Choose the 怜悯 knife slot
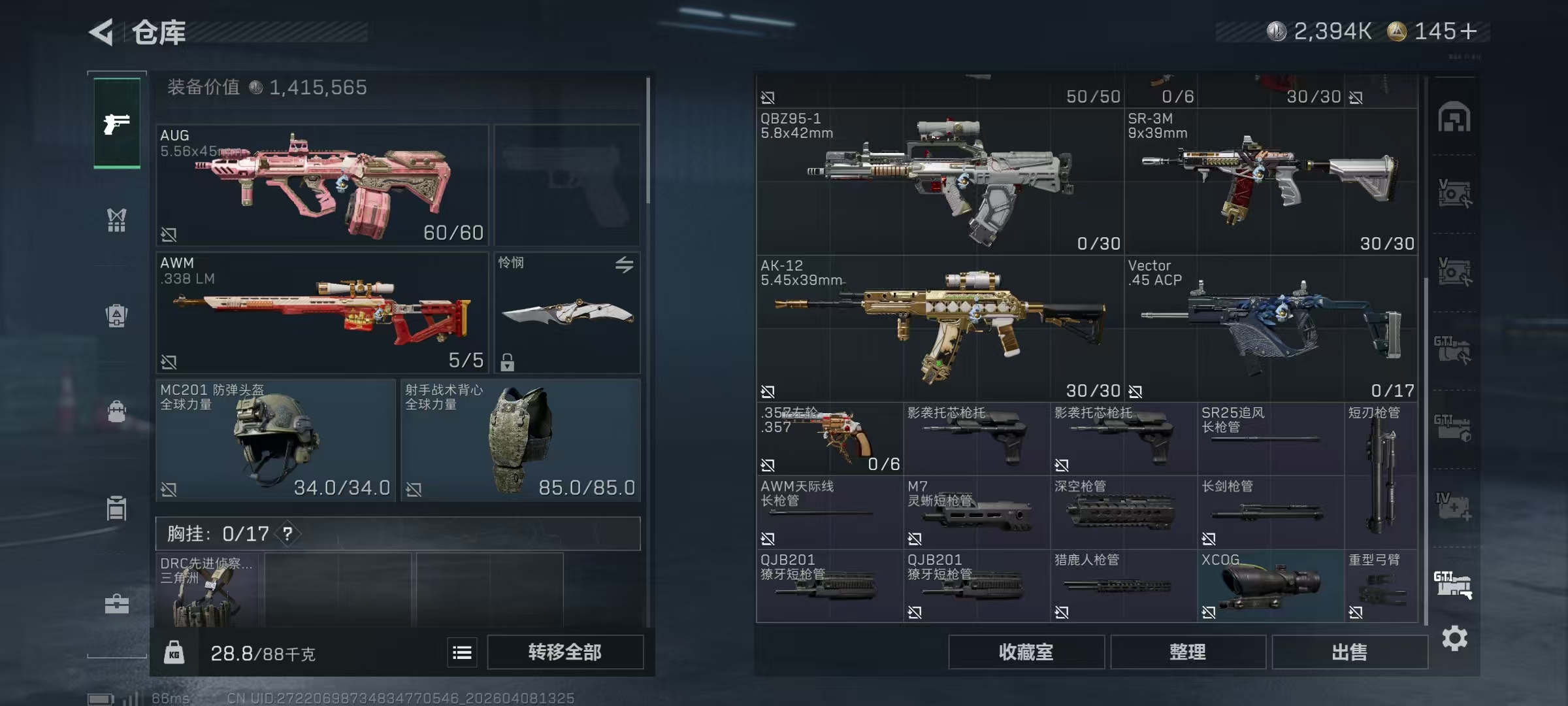The height and width of the screenshot is (706, 1568). 567,312
